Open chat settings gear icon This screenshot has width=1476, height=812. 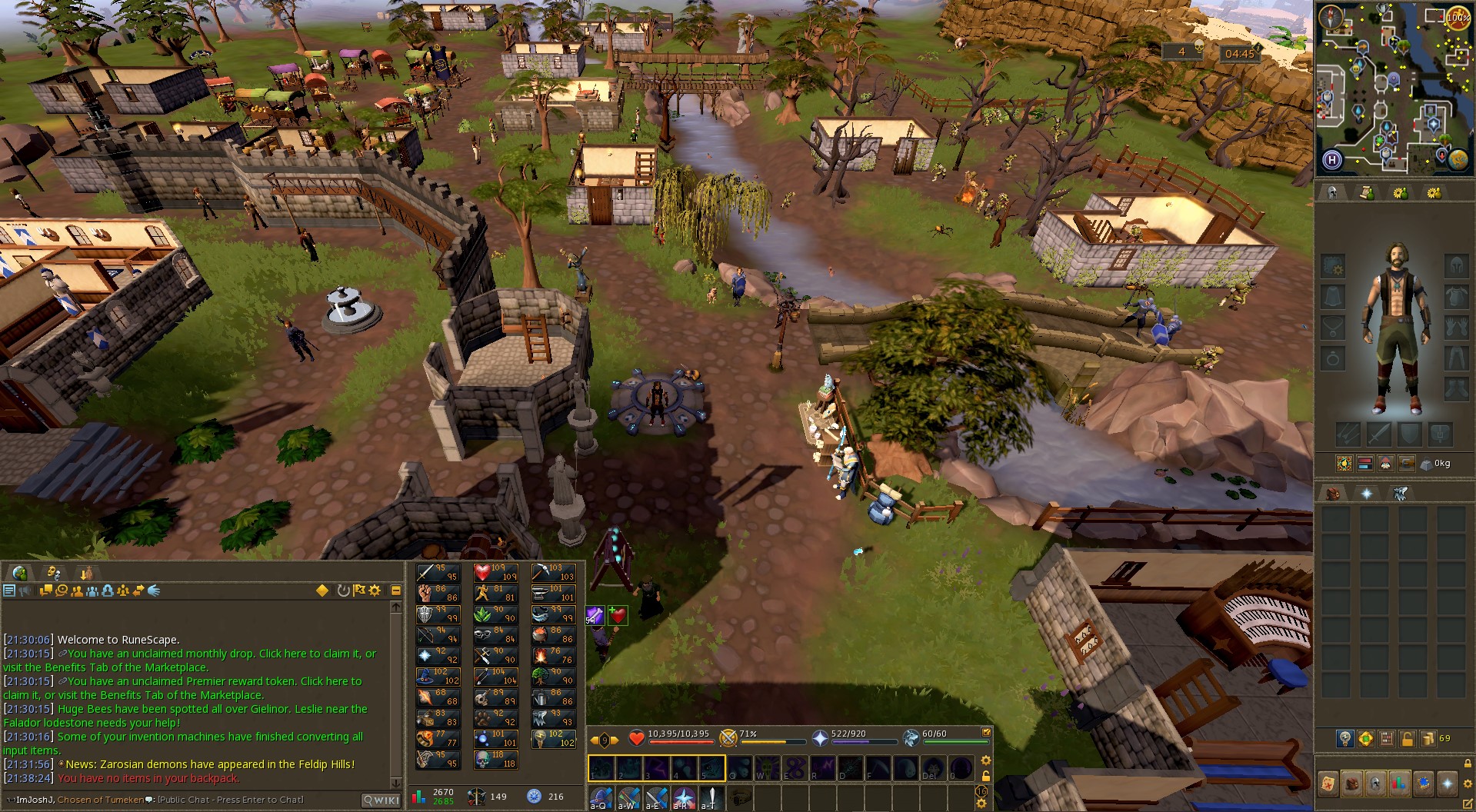375,591
